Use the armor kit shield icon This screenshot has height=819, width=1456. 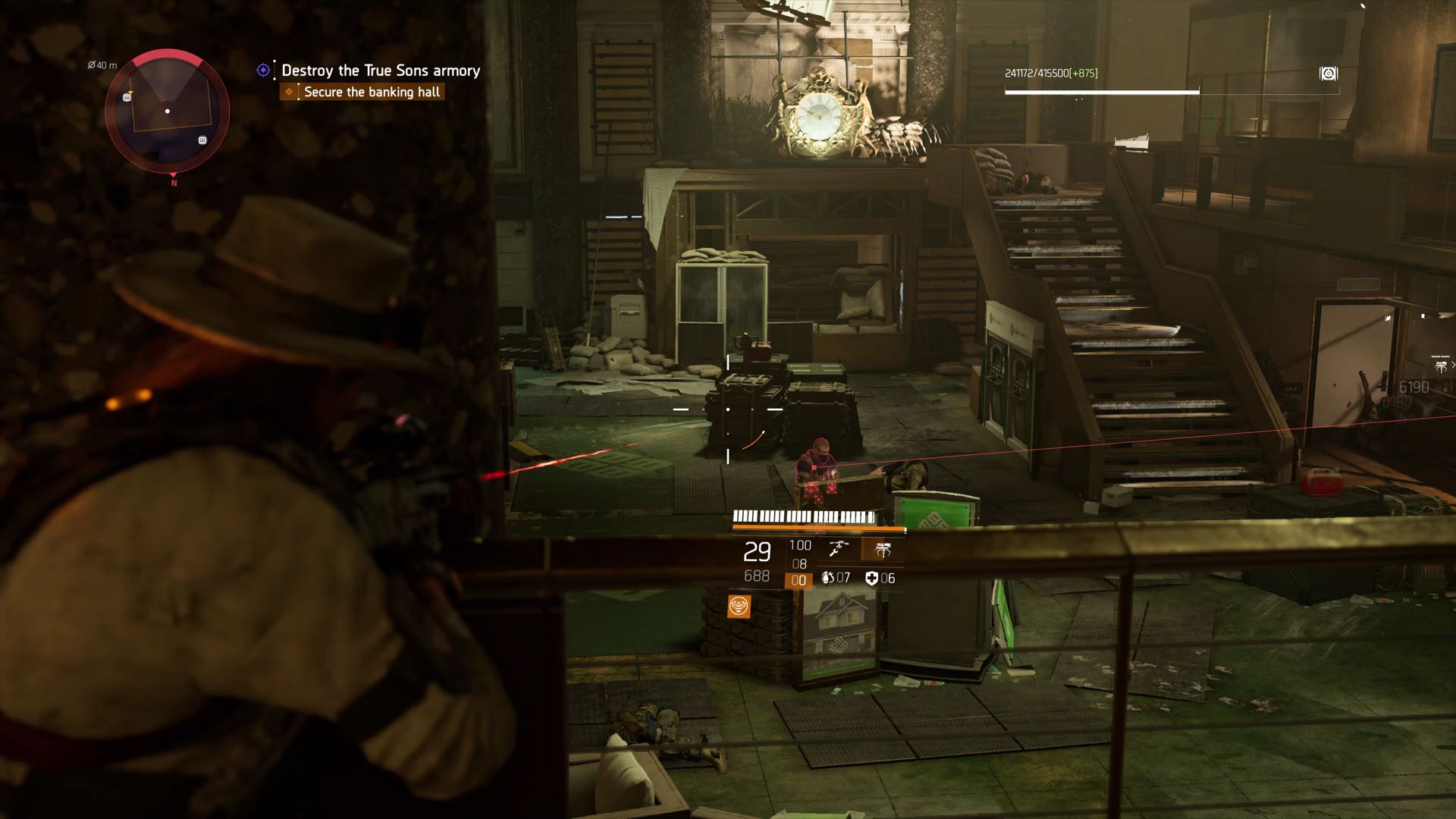(x=871, y=579)
